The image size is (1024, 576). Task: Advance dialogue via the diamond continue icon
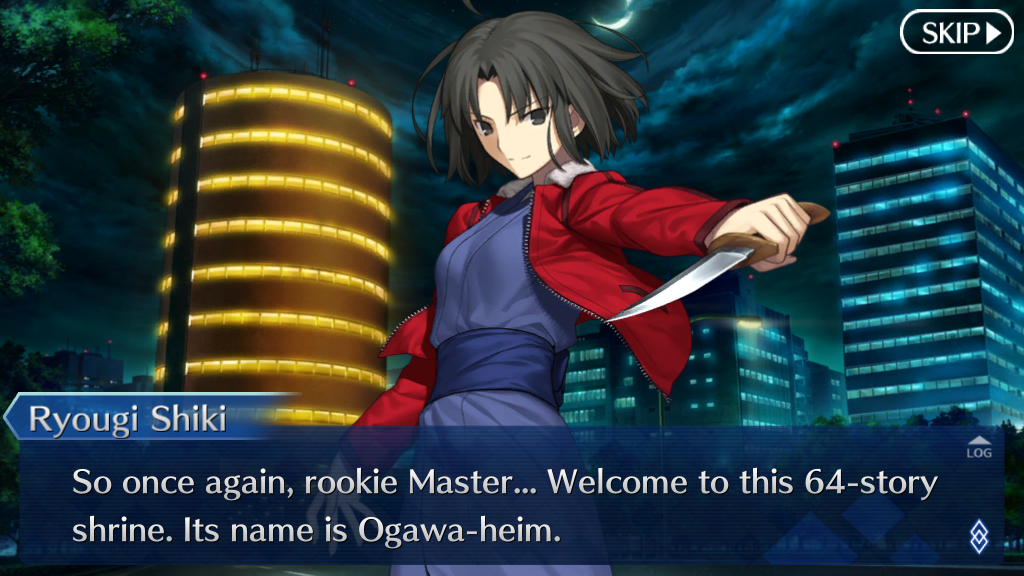pyautogui.click(x=979, y=536)
